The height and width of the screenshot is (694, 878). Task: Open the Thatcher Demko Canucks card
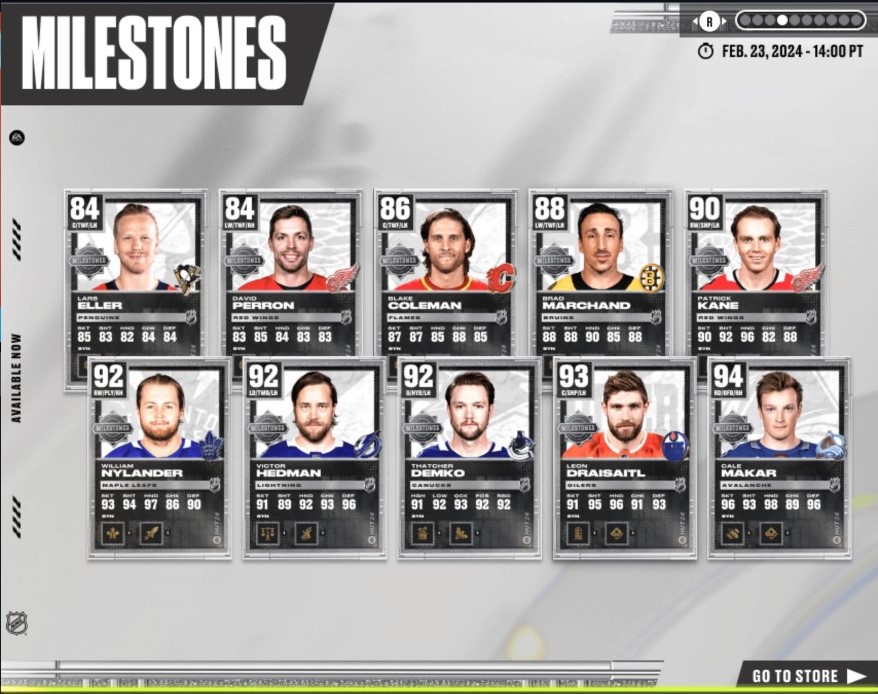coord(469,455)
